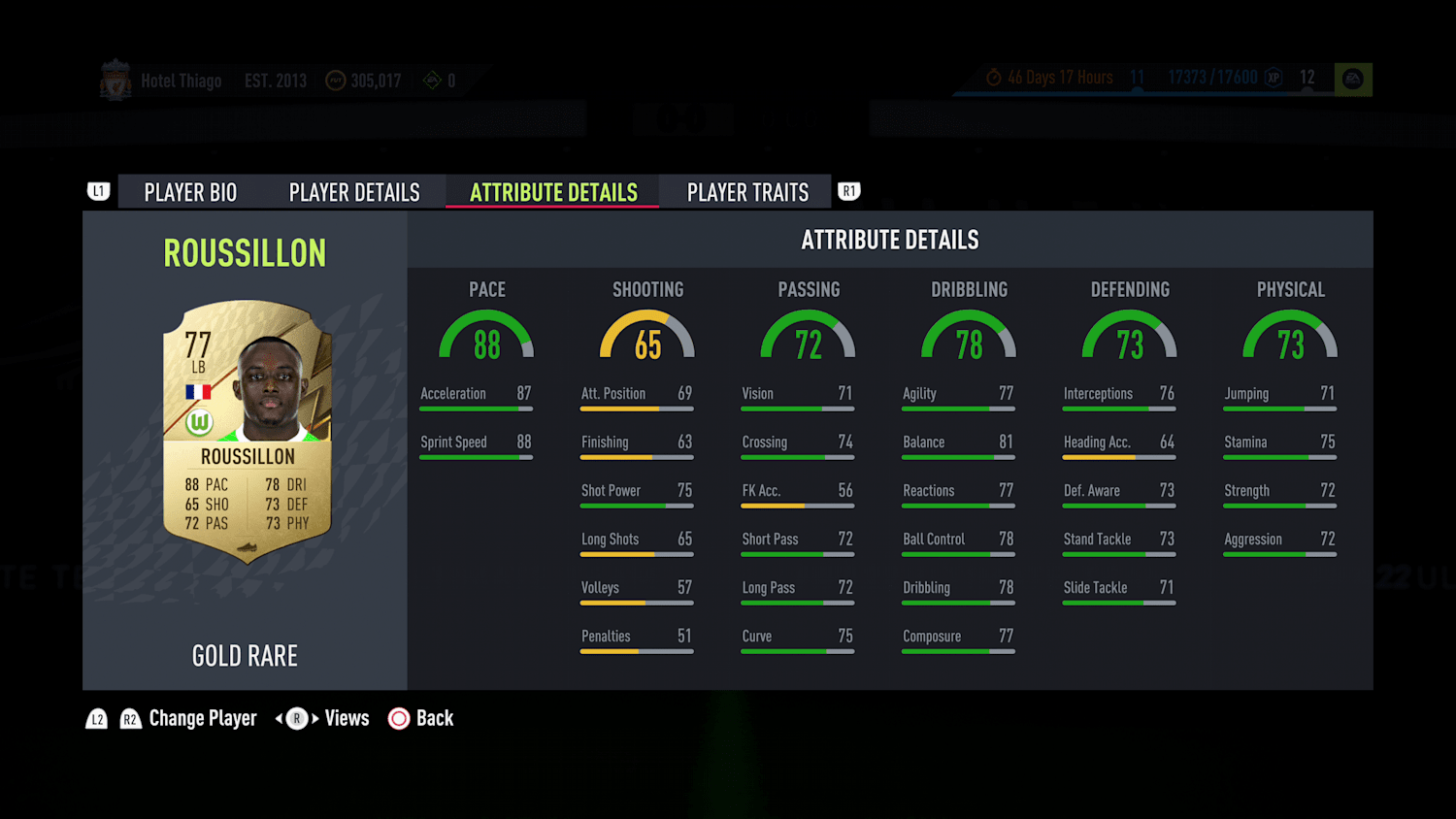This screenshot has height=819, width=1456.
Task: Switch to the Player Bio tab
Action: (x=190, y=192)
